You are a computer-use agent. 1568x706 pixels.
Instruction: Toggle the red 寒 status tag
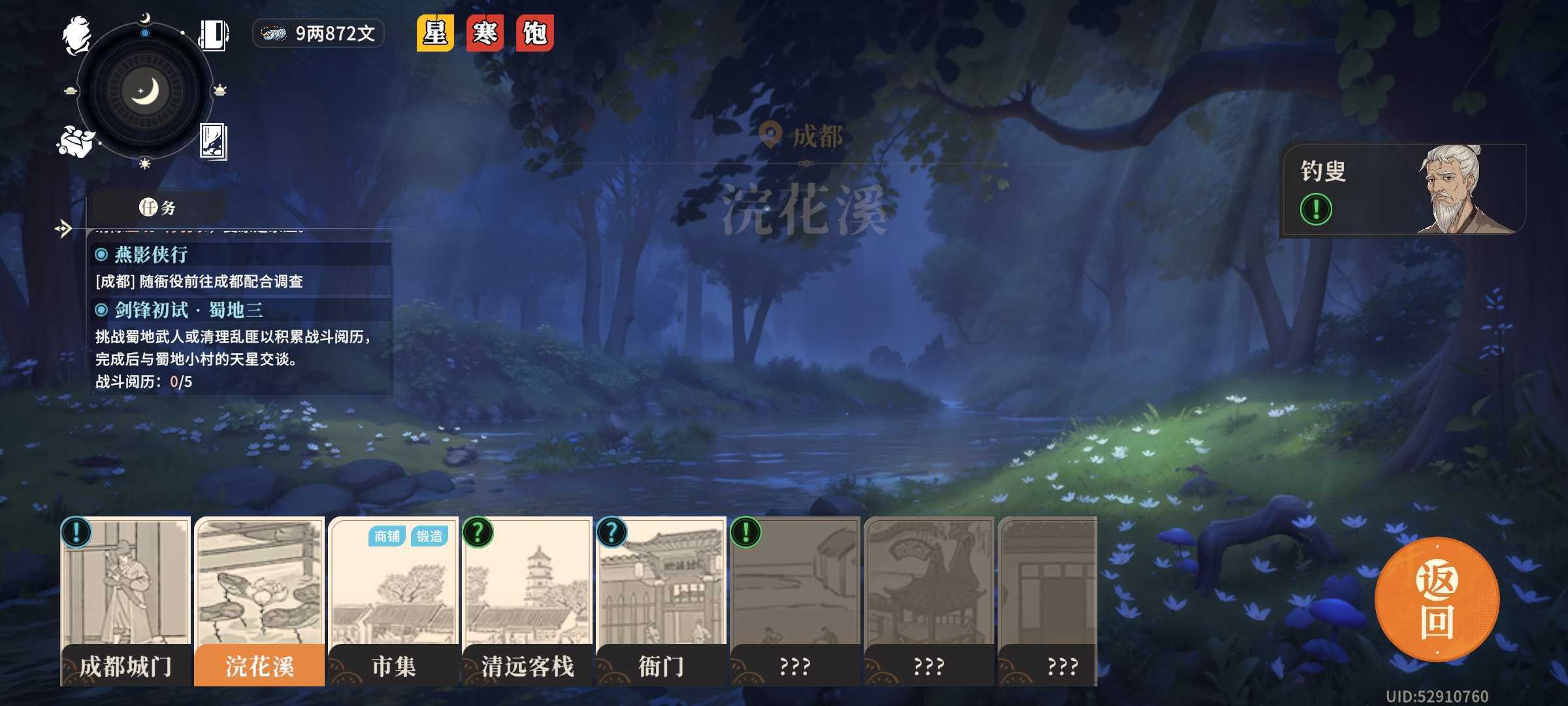point(483,33)
